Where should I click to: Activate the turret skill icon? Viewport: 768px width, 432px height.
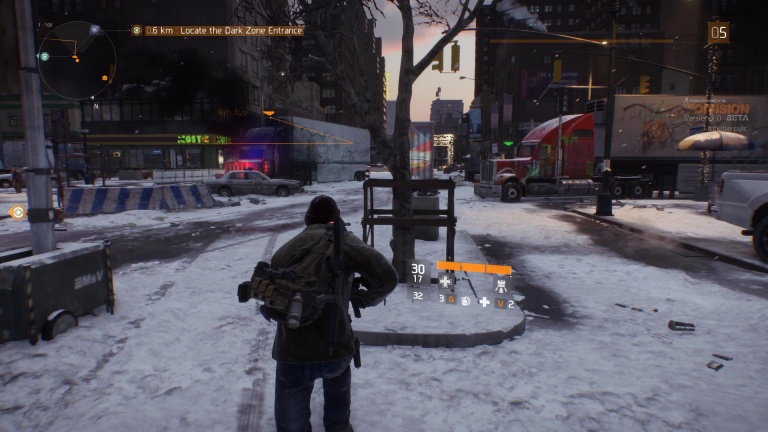(x=501, y=283)
